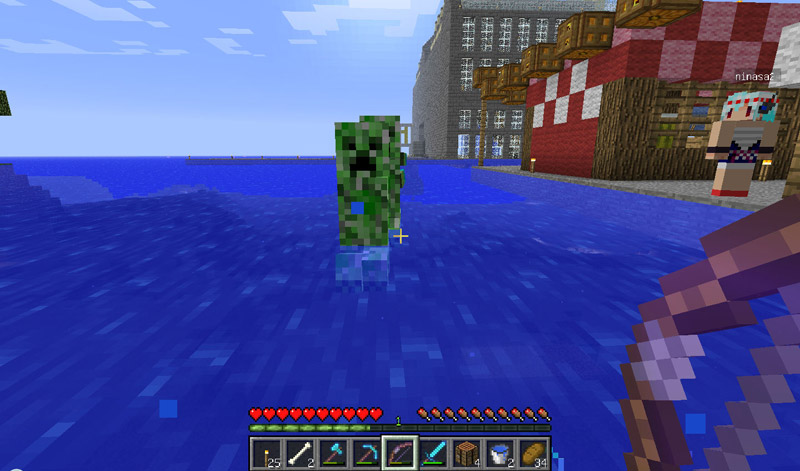Choose the bone slot in the hotbar
The height and width of the screenshot is (471, 800).
[x=299, y=453]
